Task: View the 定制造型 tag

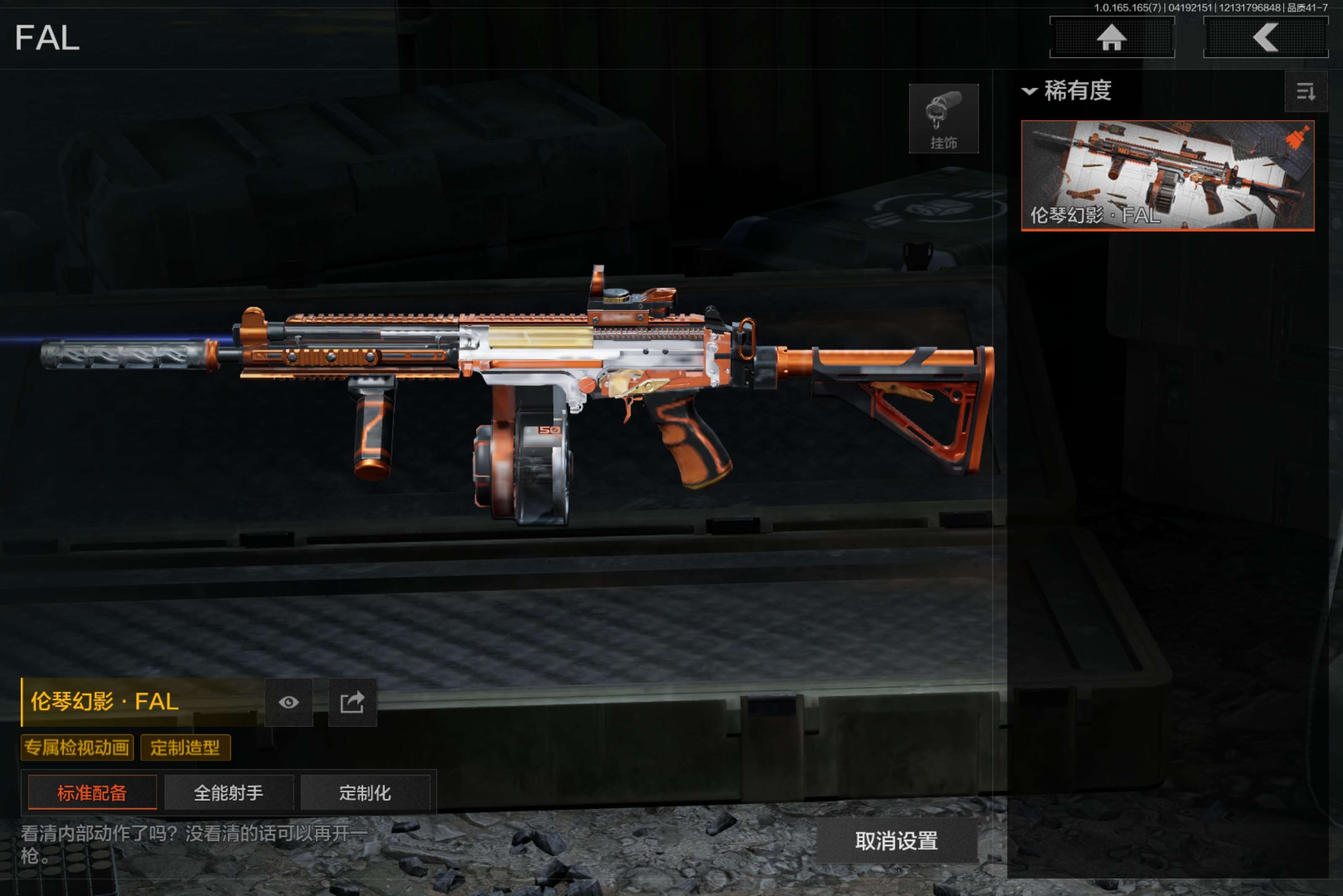Action: 185,748
